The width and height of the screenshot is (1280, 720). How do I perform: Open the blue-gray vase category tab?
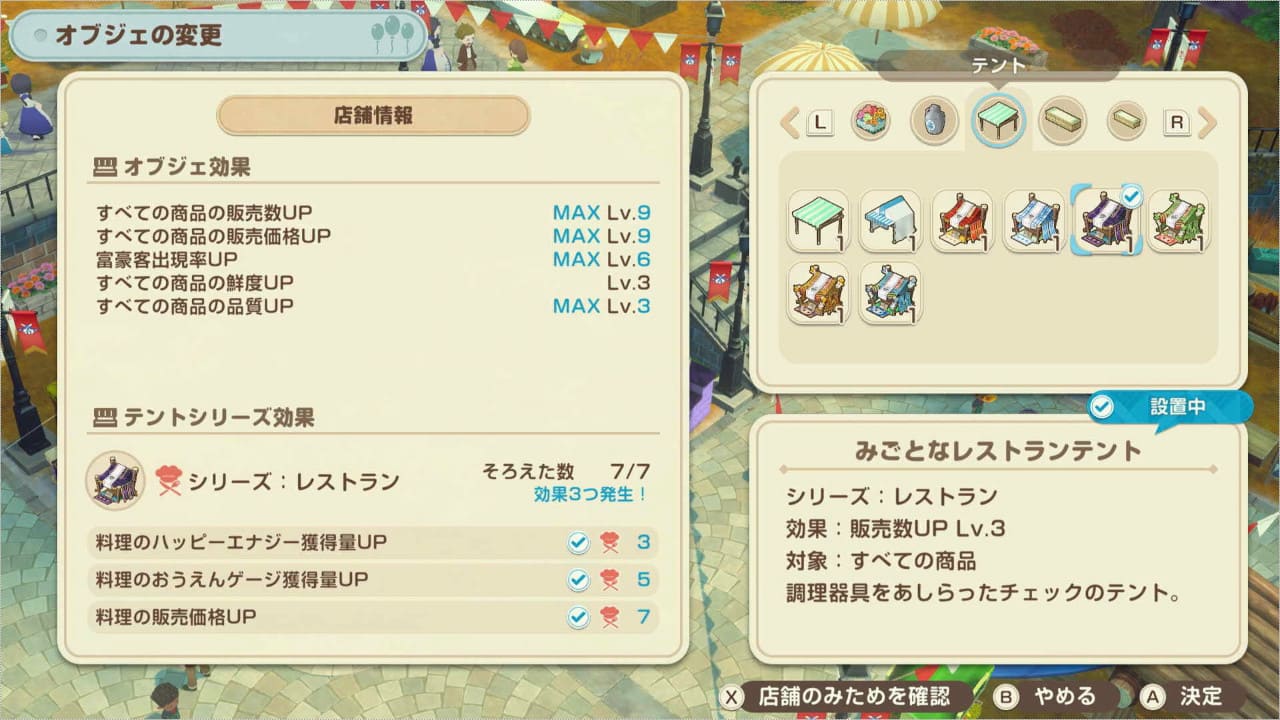[934, 122]
